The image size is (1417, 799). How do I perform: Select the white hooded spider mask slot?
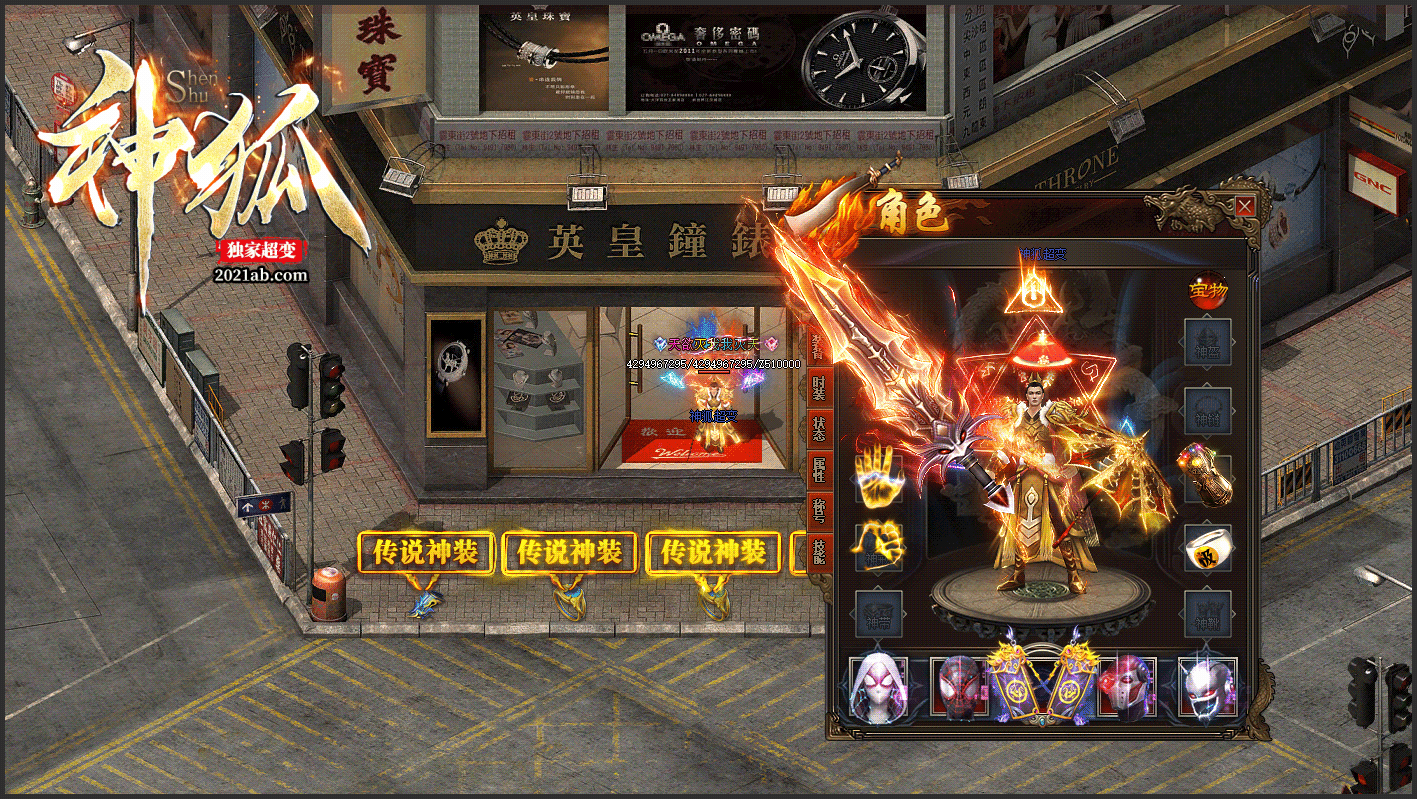coord(877,686)
